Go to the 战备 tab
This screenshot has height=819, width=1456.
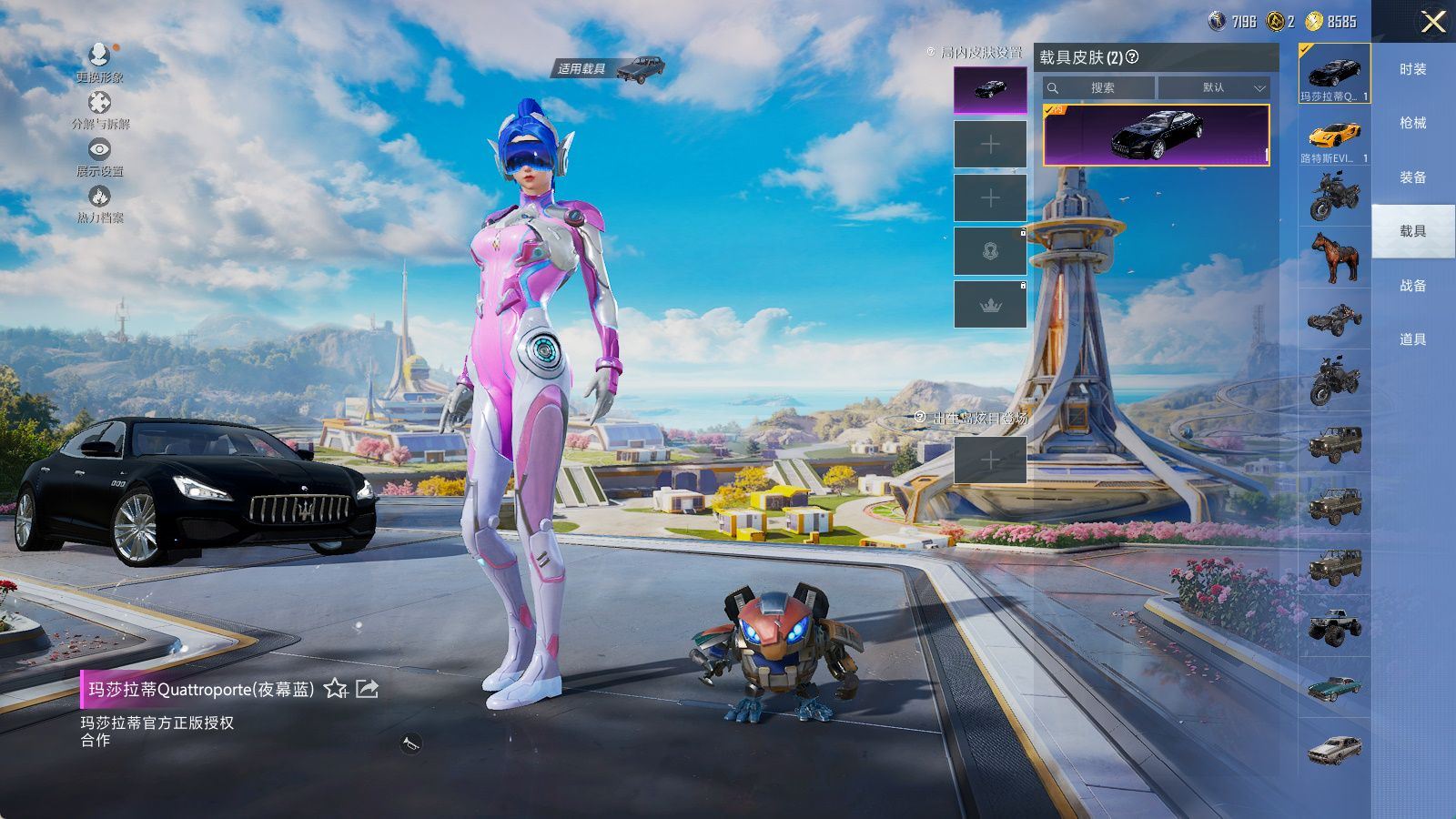point(1412,285)
